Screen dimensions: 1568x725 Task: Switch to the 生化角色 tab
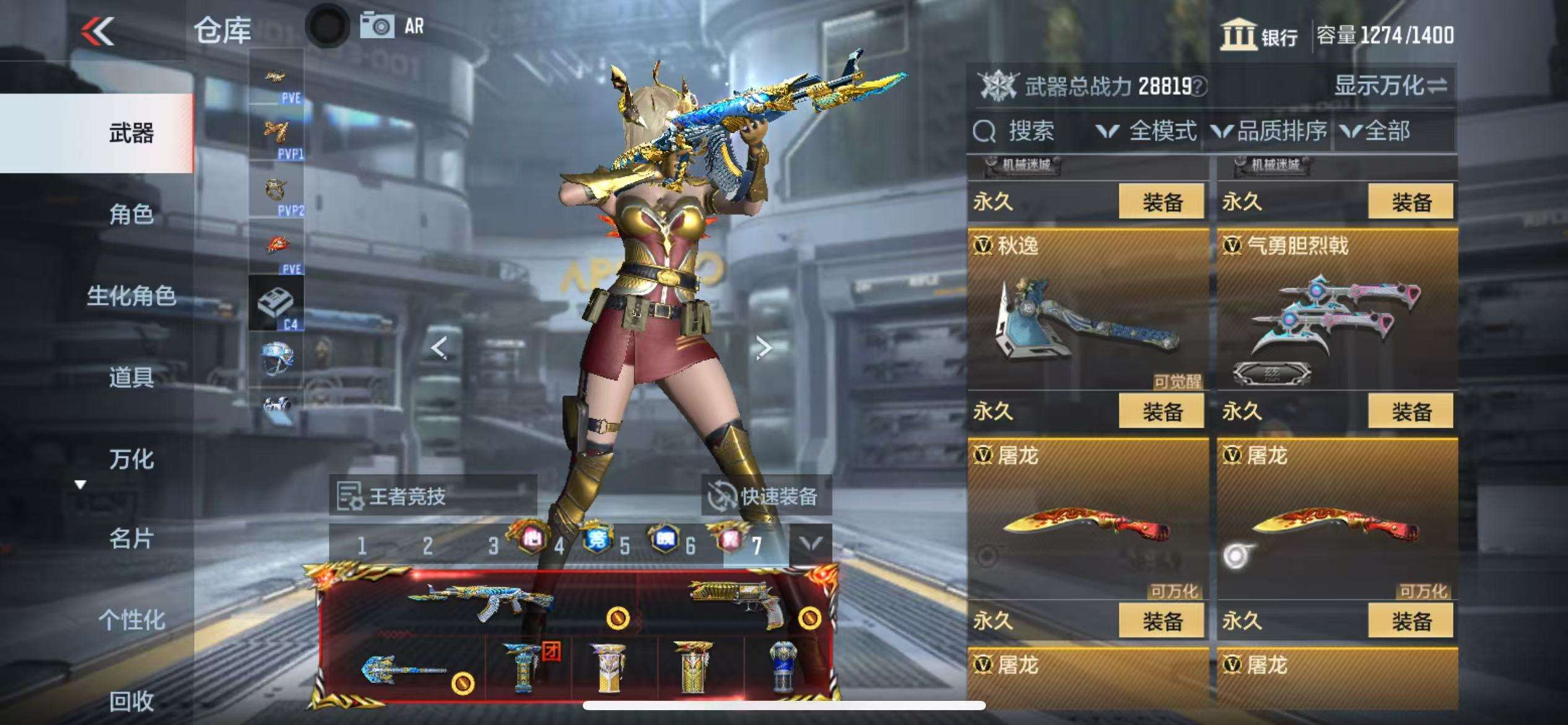tap(131, 296)
